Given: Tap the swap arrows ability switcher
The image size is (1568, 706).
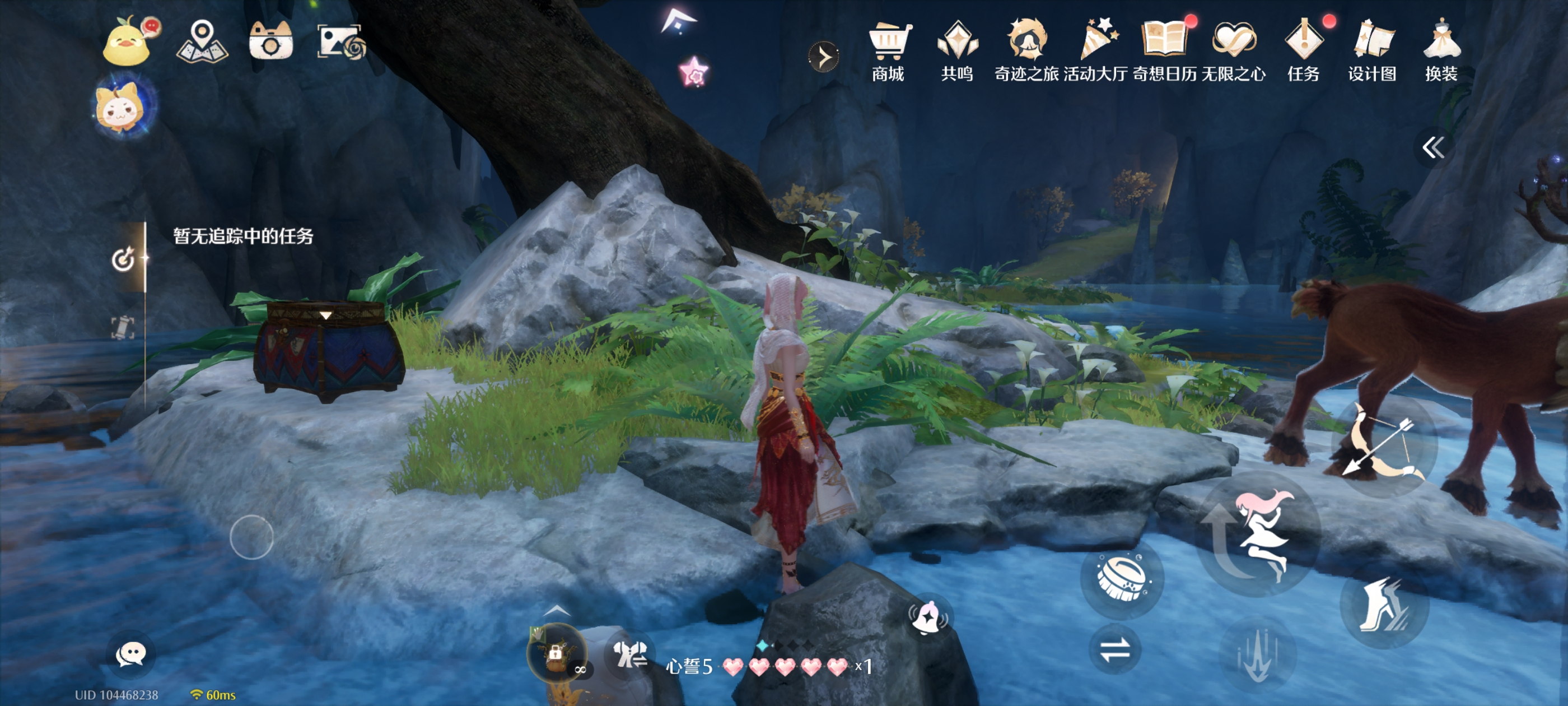Looking at the screenshot, I should pyautogui.click(x=1114, y=649).
